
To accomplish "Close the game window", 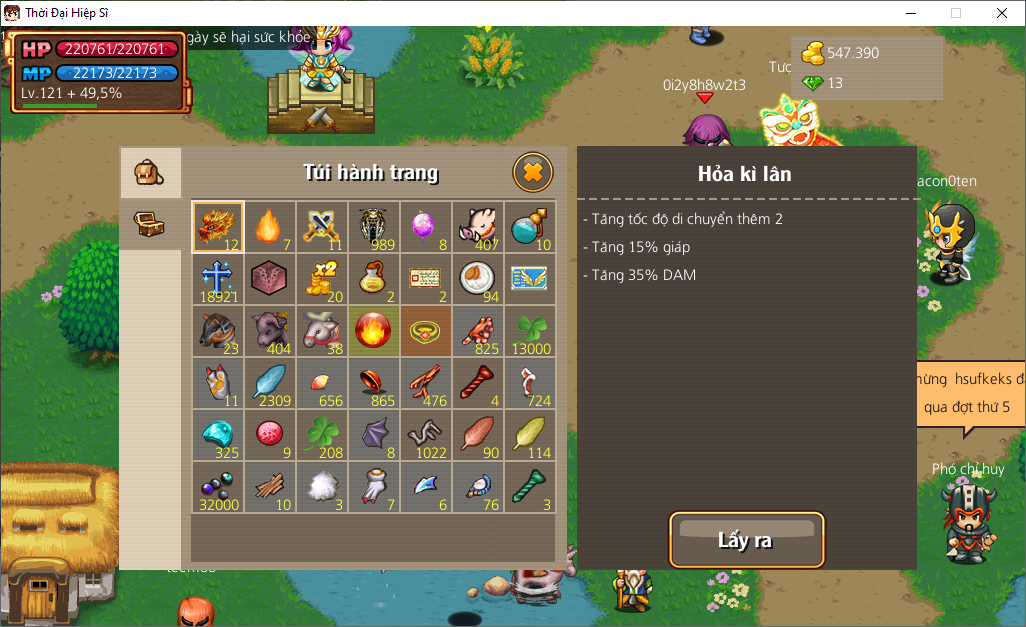I will (1002, 13).
